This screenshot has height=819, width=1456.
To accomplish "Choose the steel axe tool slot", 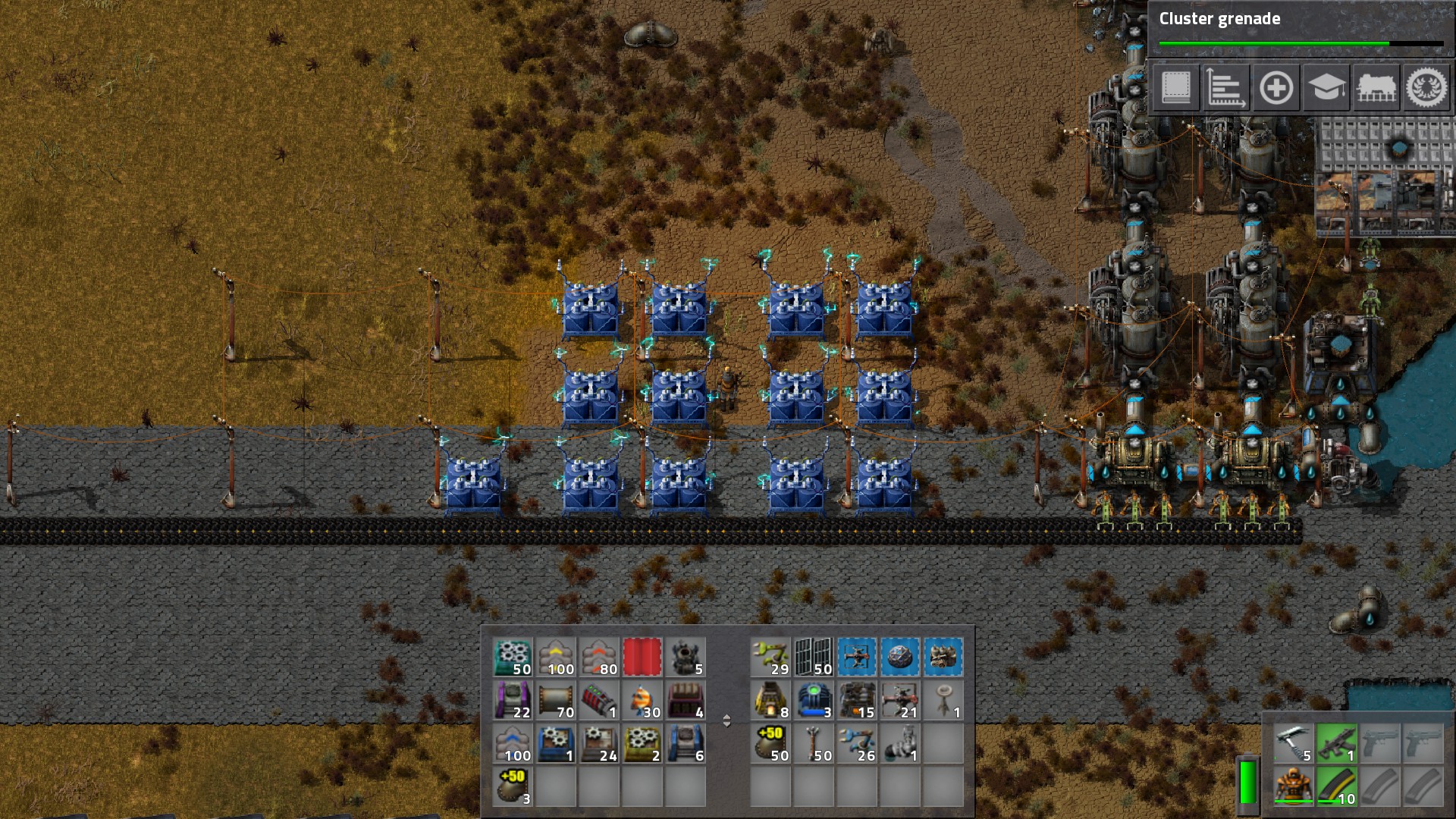I will (x=1293, y=743).
